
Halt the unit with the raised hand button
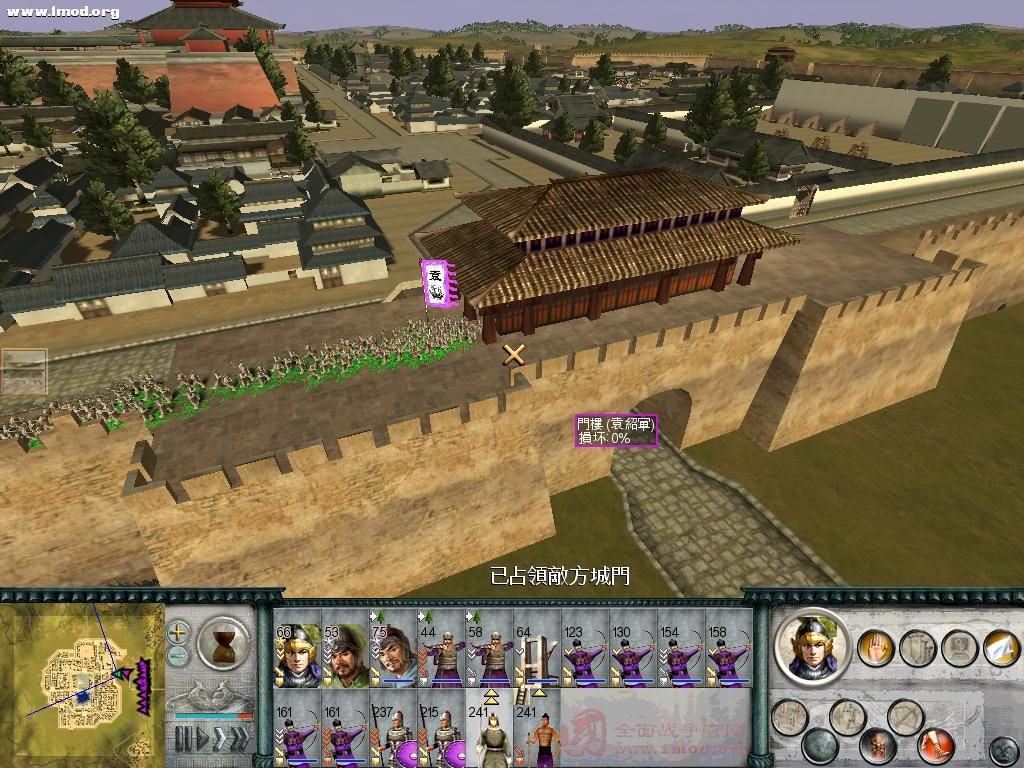tap(875, 647)
